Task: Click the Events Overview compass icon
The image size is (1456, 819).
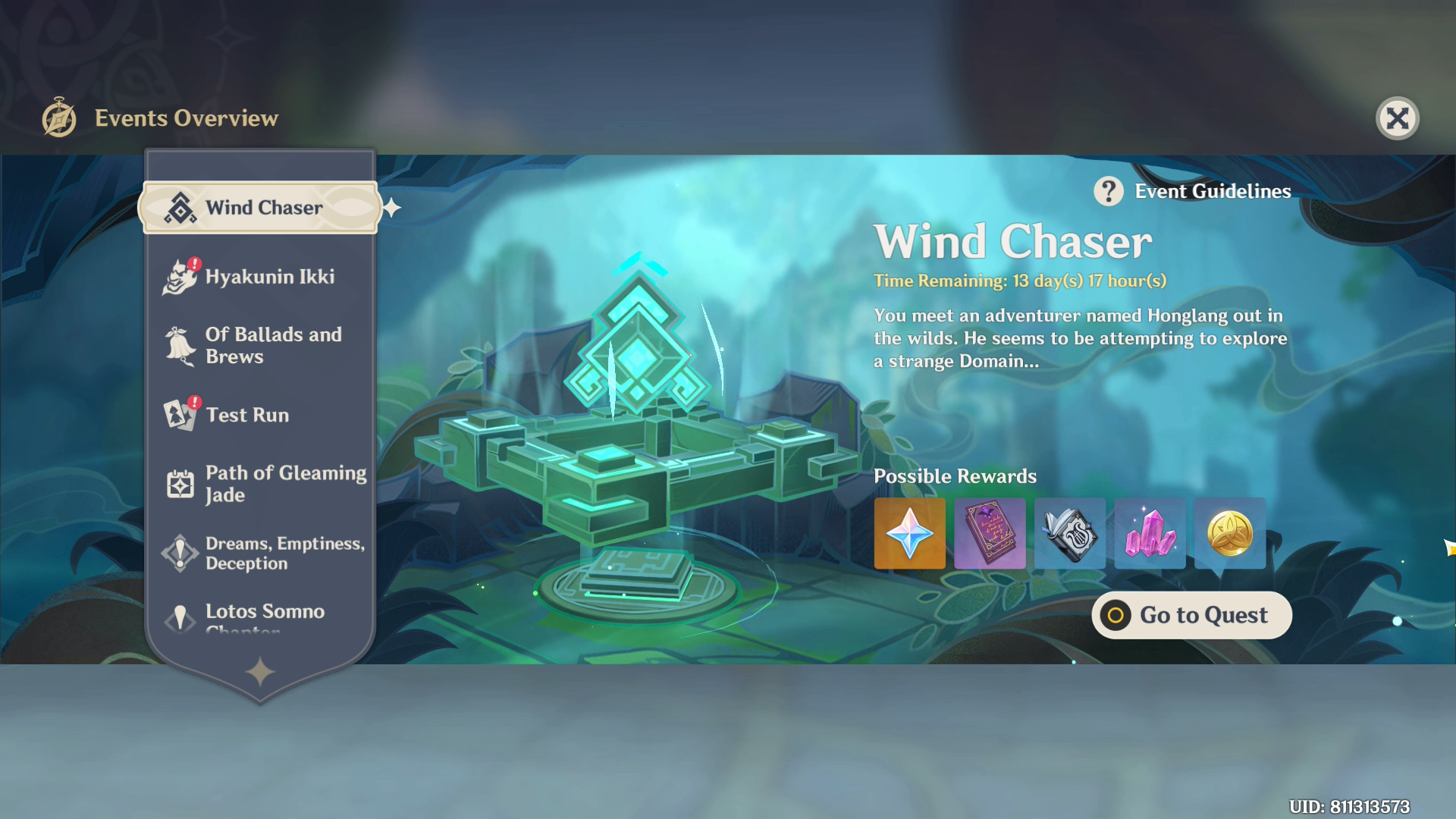Action: coord(59,117)
